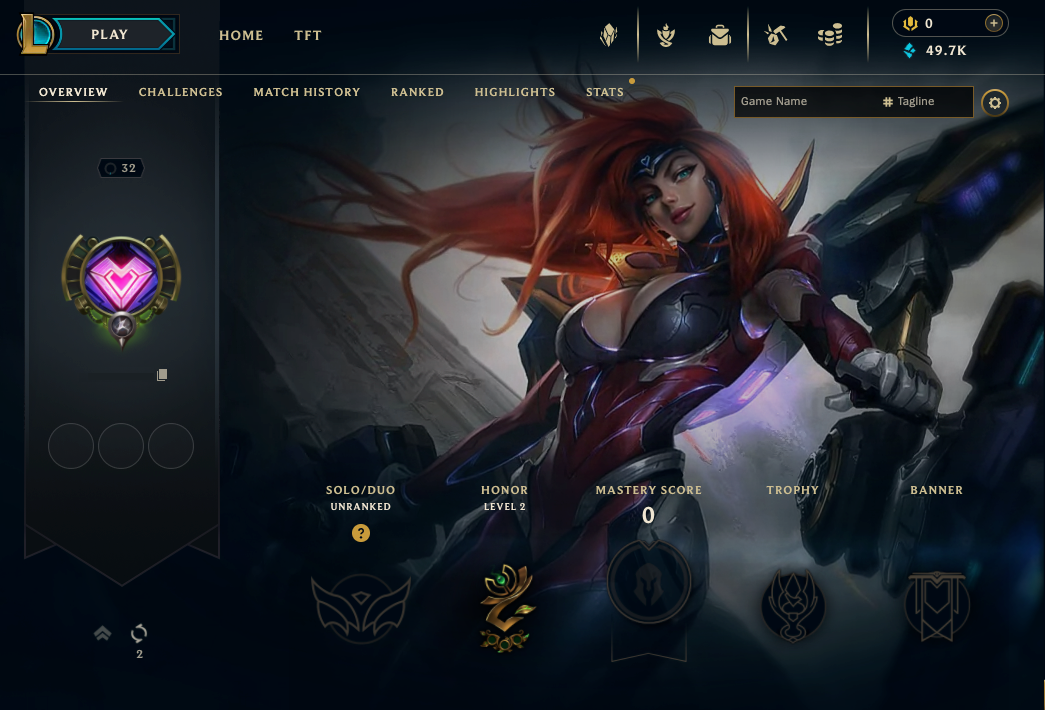
Task: Open the TFT section
Action: click(x=308, y=35)
